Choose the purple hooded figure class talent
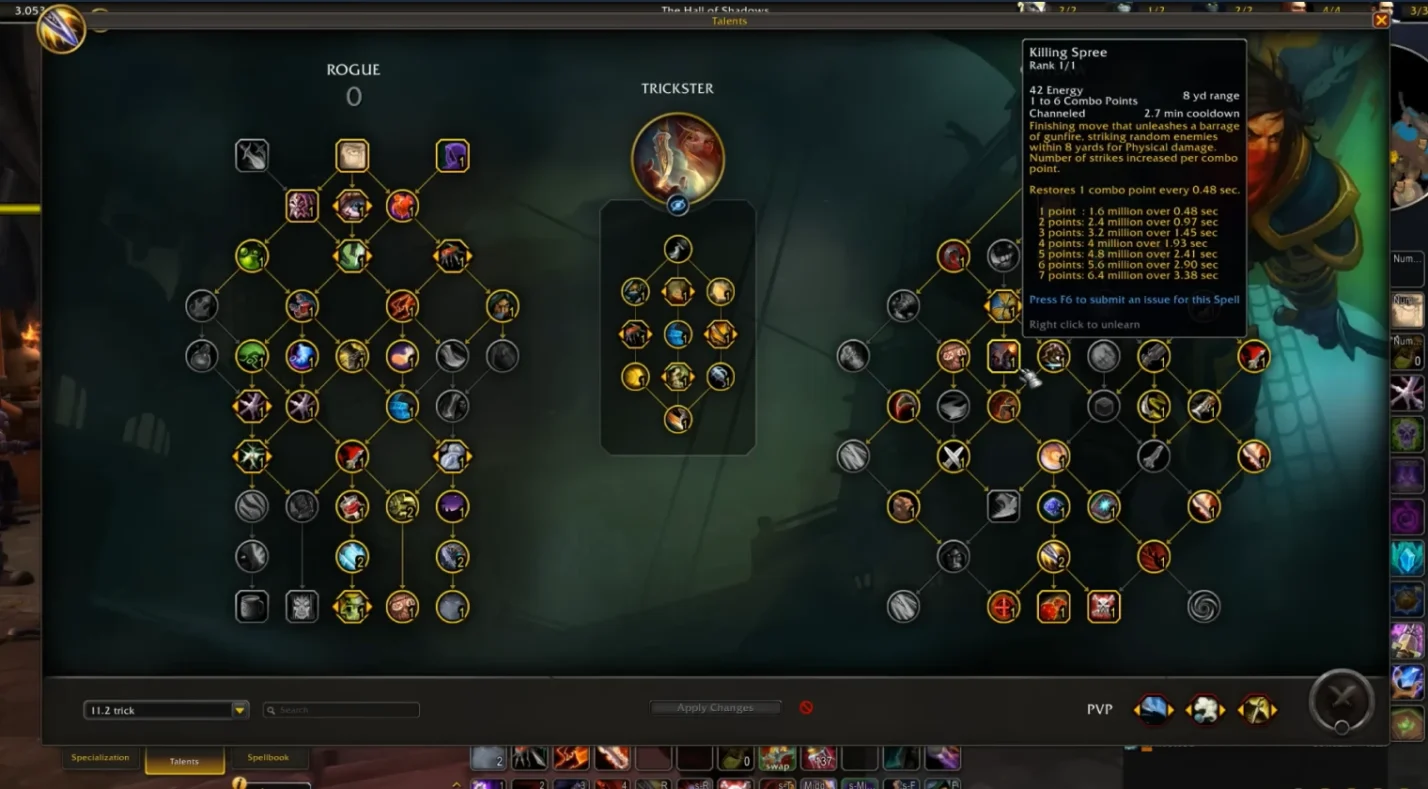1428x789 pixels. pos(452,156)
